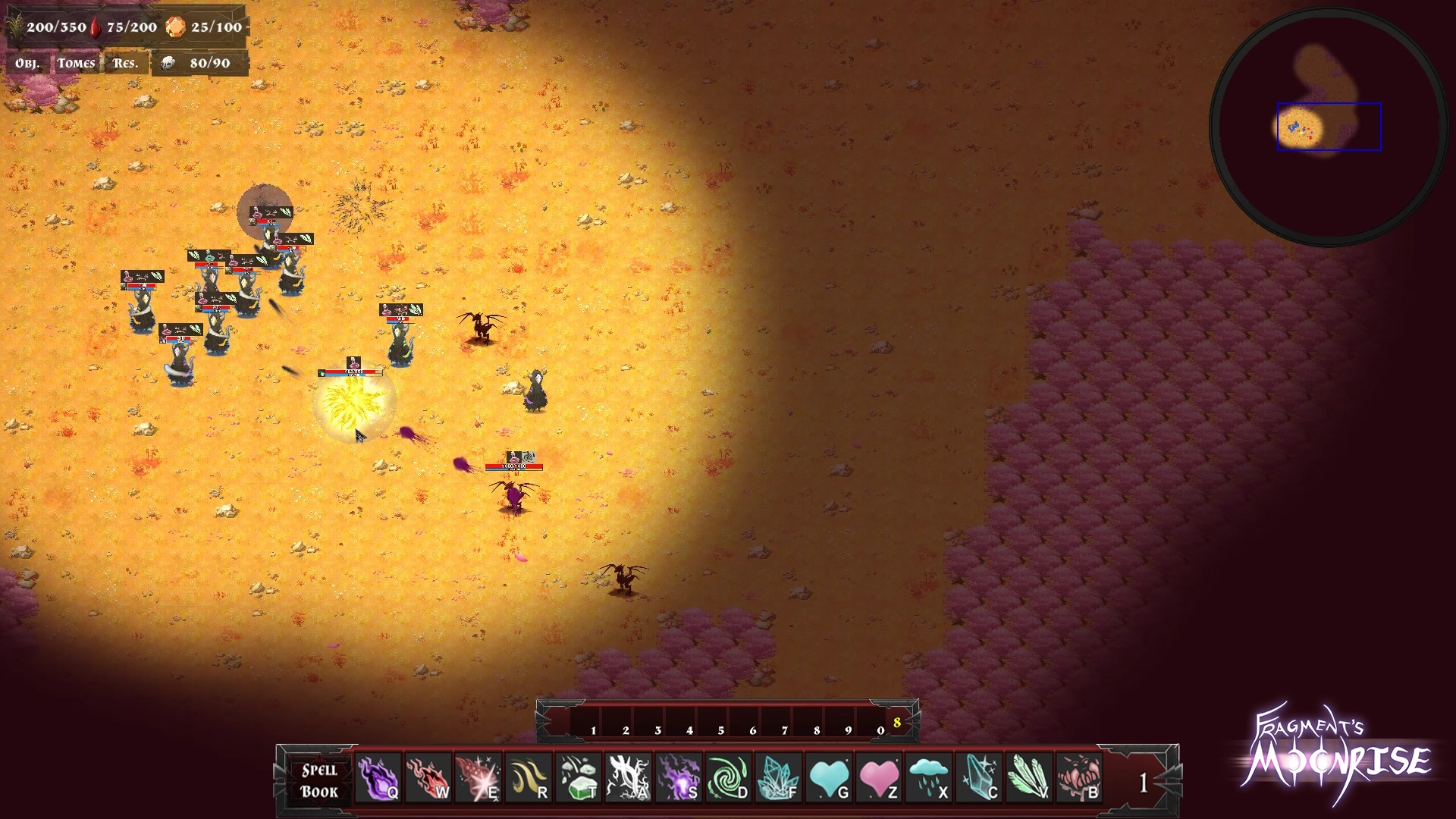Open the Tomes panel
Viewport: 1456px width, 819px height.
click(77, 64)
